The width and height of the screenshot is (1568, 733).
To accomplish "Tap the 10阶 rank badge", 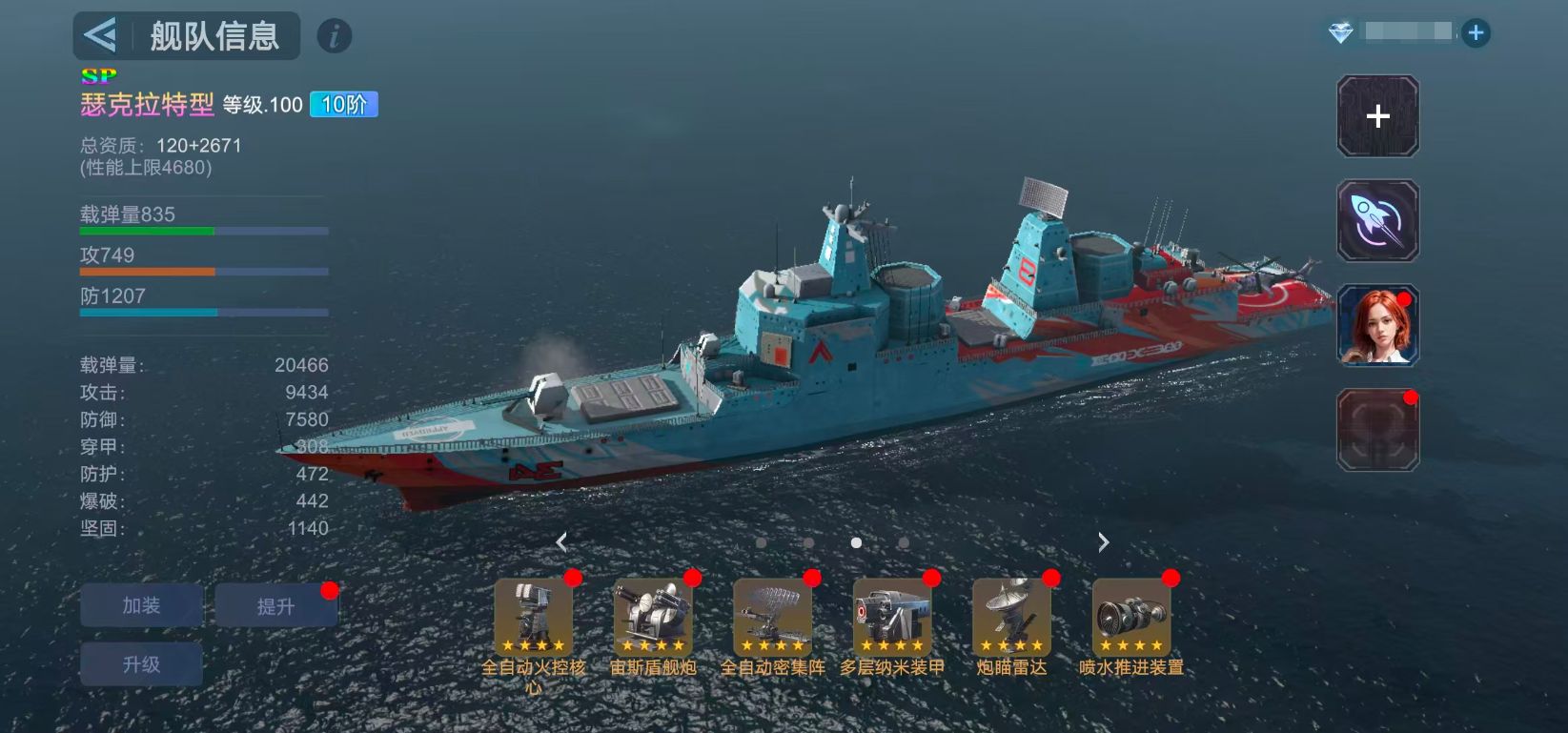I will 344,105.
